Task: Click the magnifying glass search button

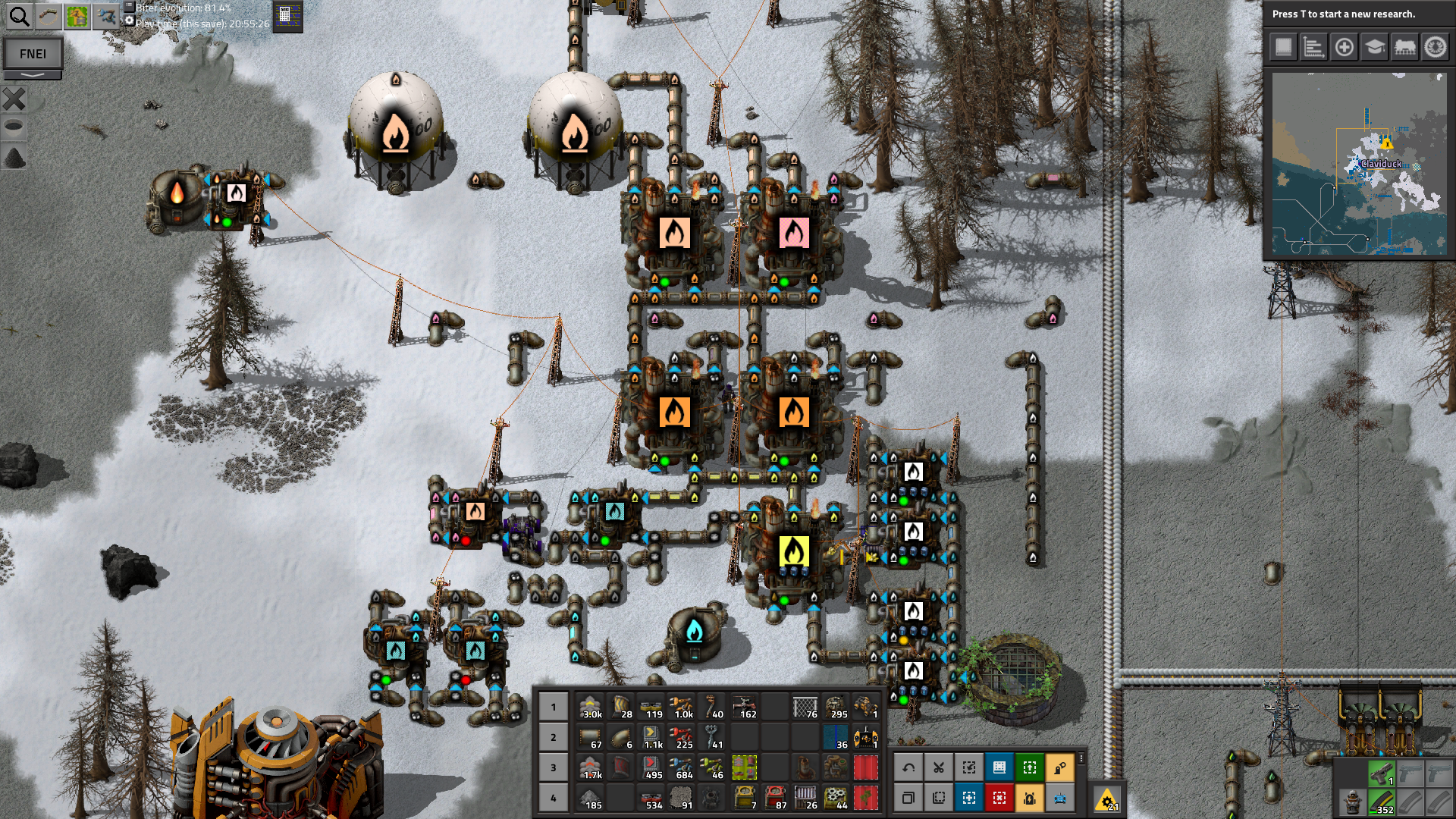Action: tap(19, 16)
